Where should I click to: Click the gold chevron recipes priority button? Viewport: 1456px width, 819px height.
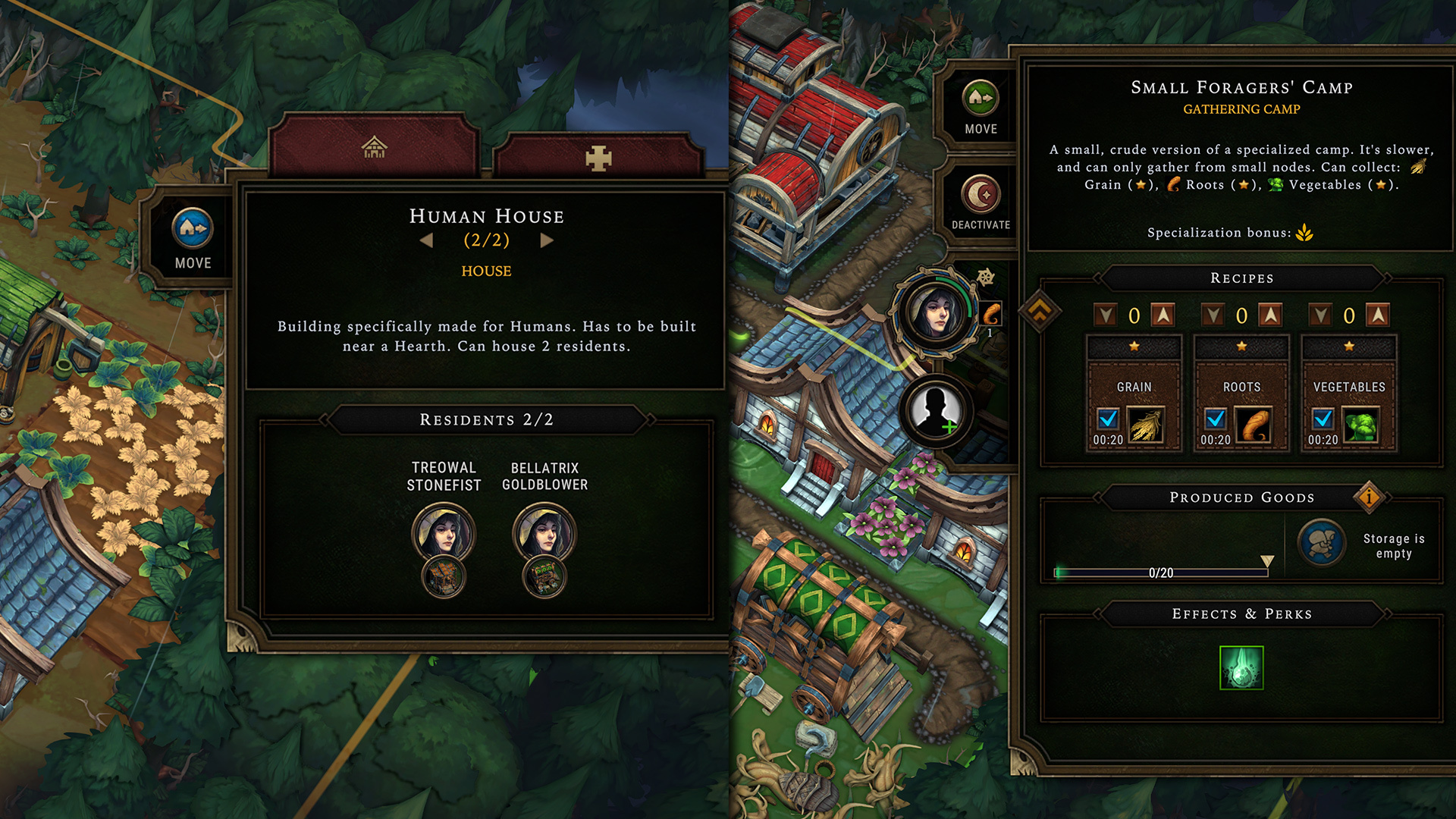coord(1040,310)
